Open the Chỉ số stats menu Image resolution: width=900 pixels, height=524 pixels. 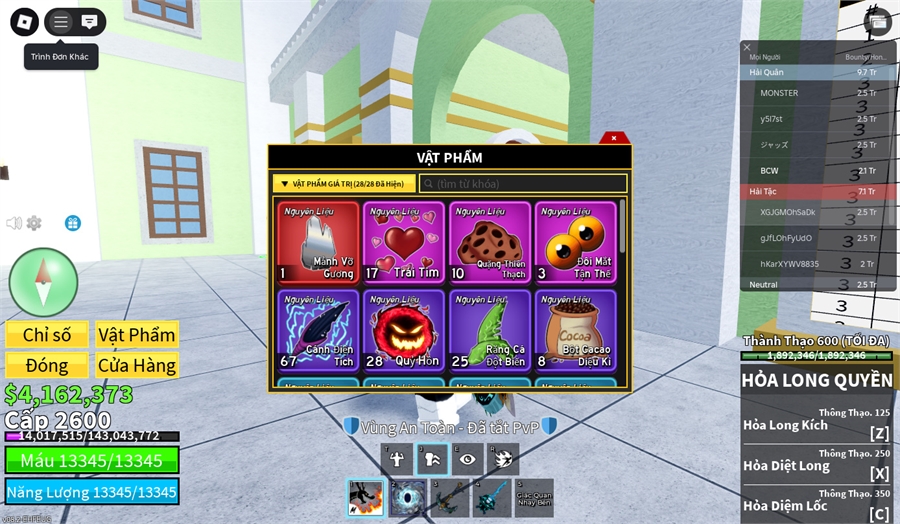point(47,335)
